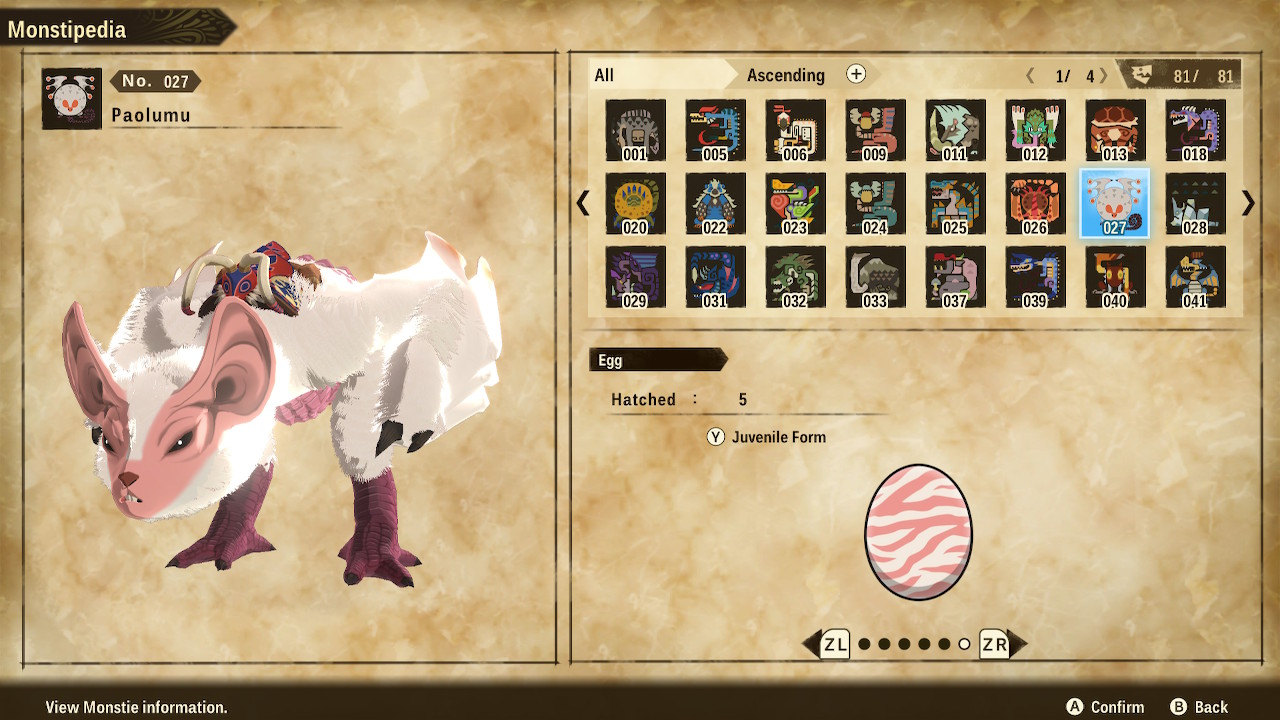Open monster entry 029
Screen dimensions: 1280x720
point(635,277)
